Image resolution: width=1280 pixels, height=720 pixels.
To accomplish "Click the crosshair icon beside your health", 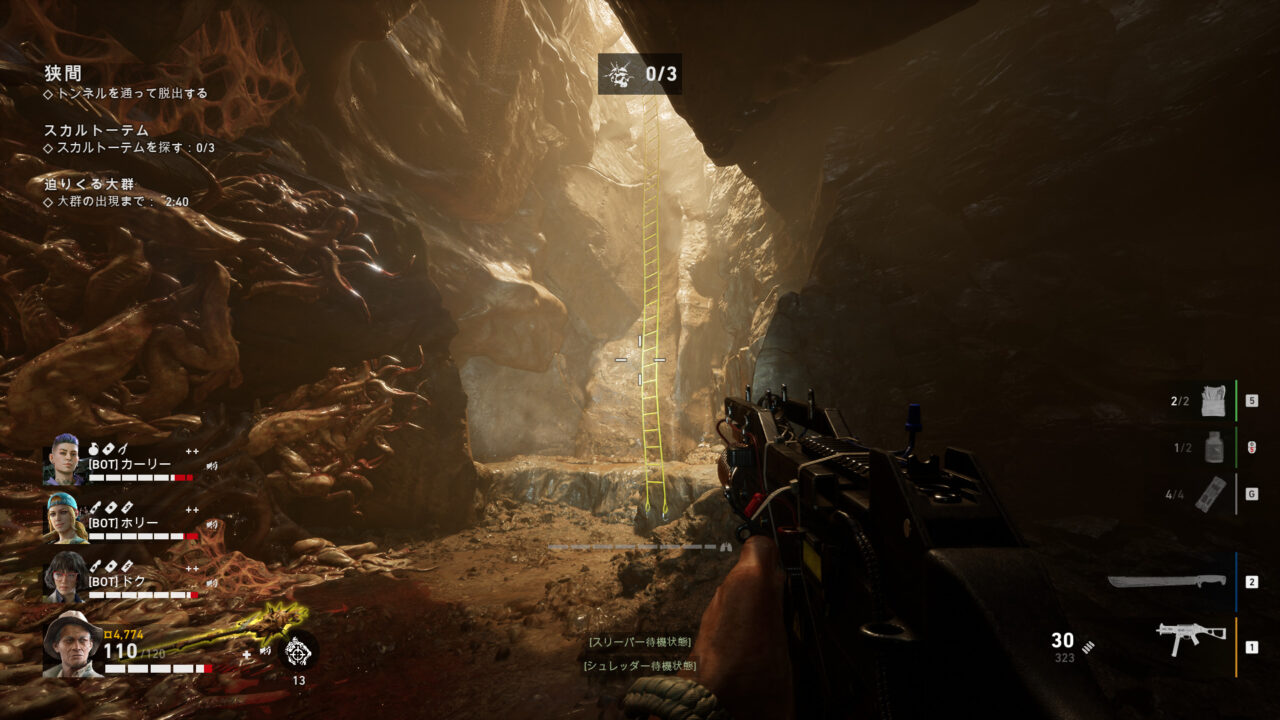I will 298,651.
